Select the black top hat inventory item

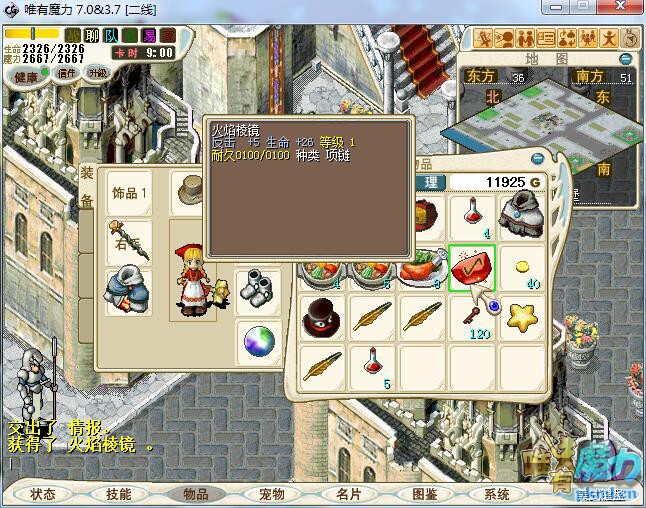(x=324, y=317)
